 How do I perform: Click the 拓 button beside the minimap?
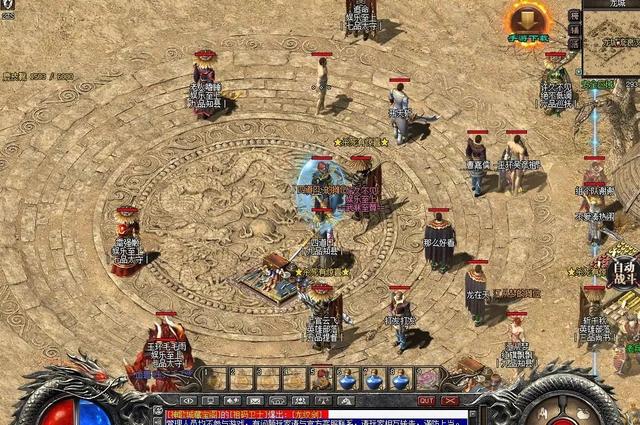[x=574, y=14]
